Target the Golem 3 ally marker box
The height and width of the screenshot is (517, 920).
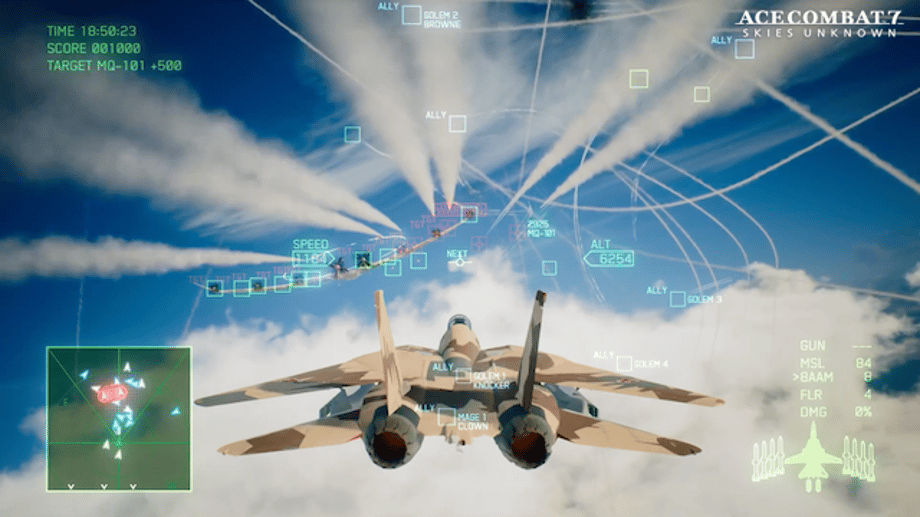coord(678,299)
